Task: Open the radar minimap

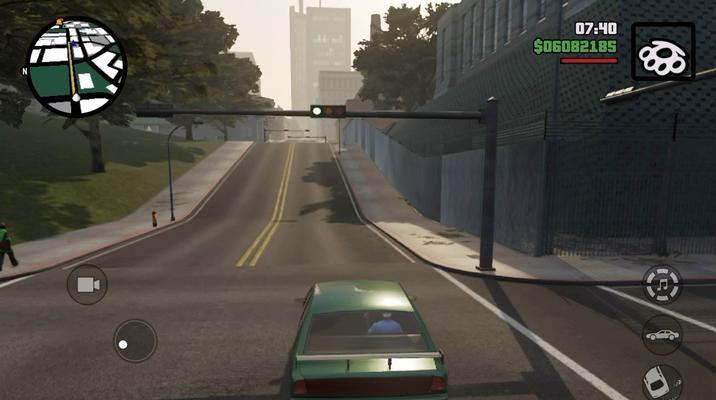Action: coord(76,62)
